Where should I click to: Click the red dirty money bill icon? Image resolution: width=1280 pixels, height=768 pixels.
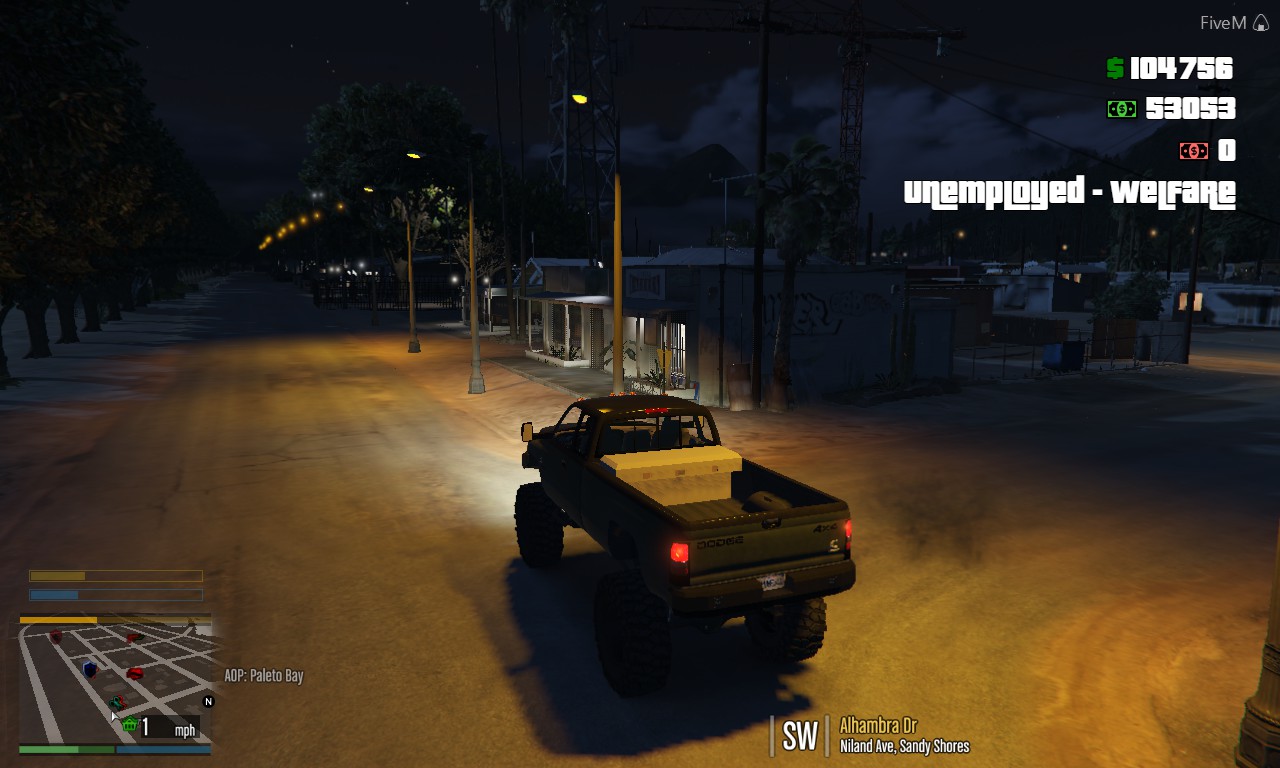[x=1194, y=152]
